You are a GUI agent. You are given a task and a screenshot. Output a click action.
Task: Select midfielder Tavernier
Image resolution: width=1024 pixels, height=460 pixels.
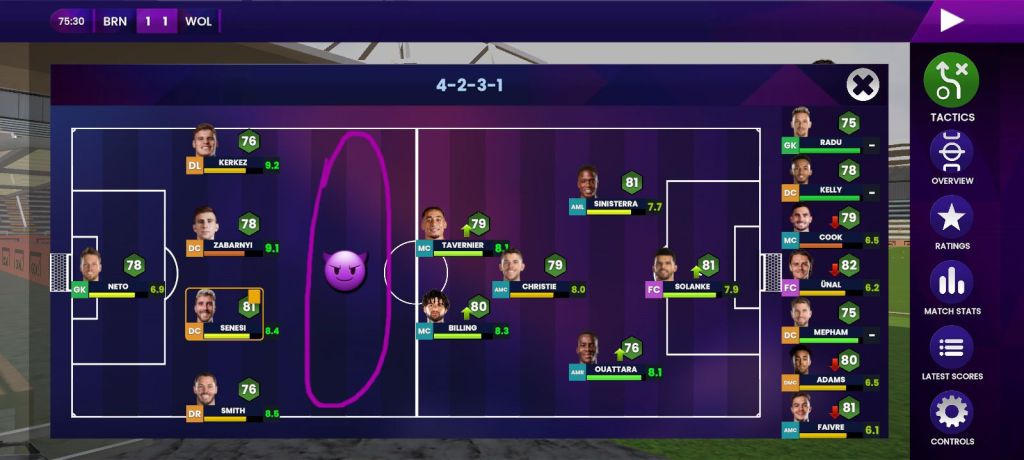(435, 231)
